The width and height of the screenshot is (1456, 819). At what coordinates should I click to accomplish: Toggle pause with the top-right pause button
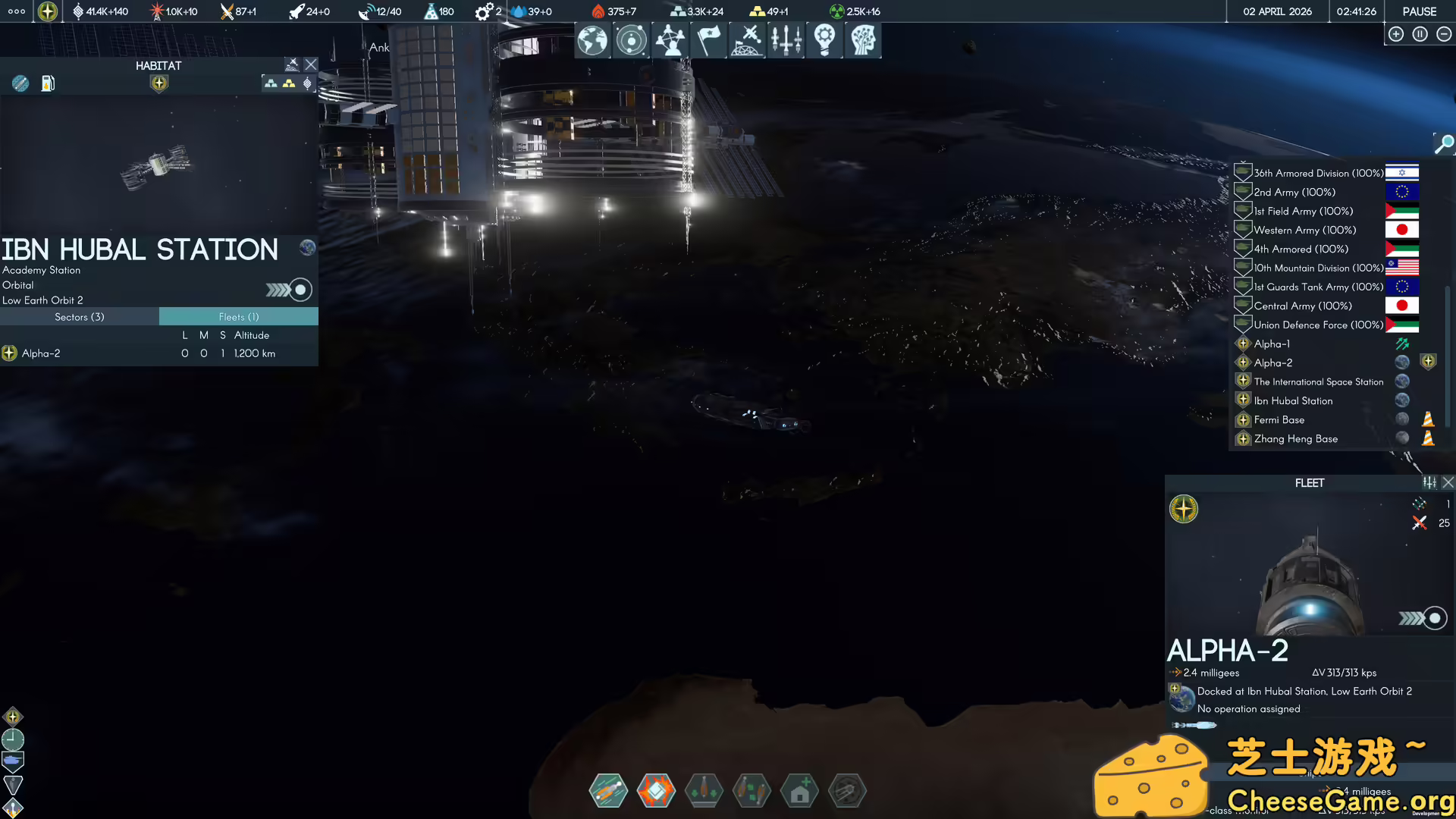(1420, 34)
